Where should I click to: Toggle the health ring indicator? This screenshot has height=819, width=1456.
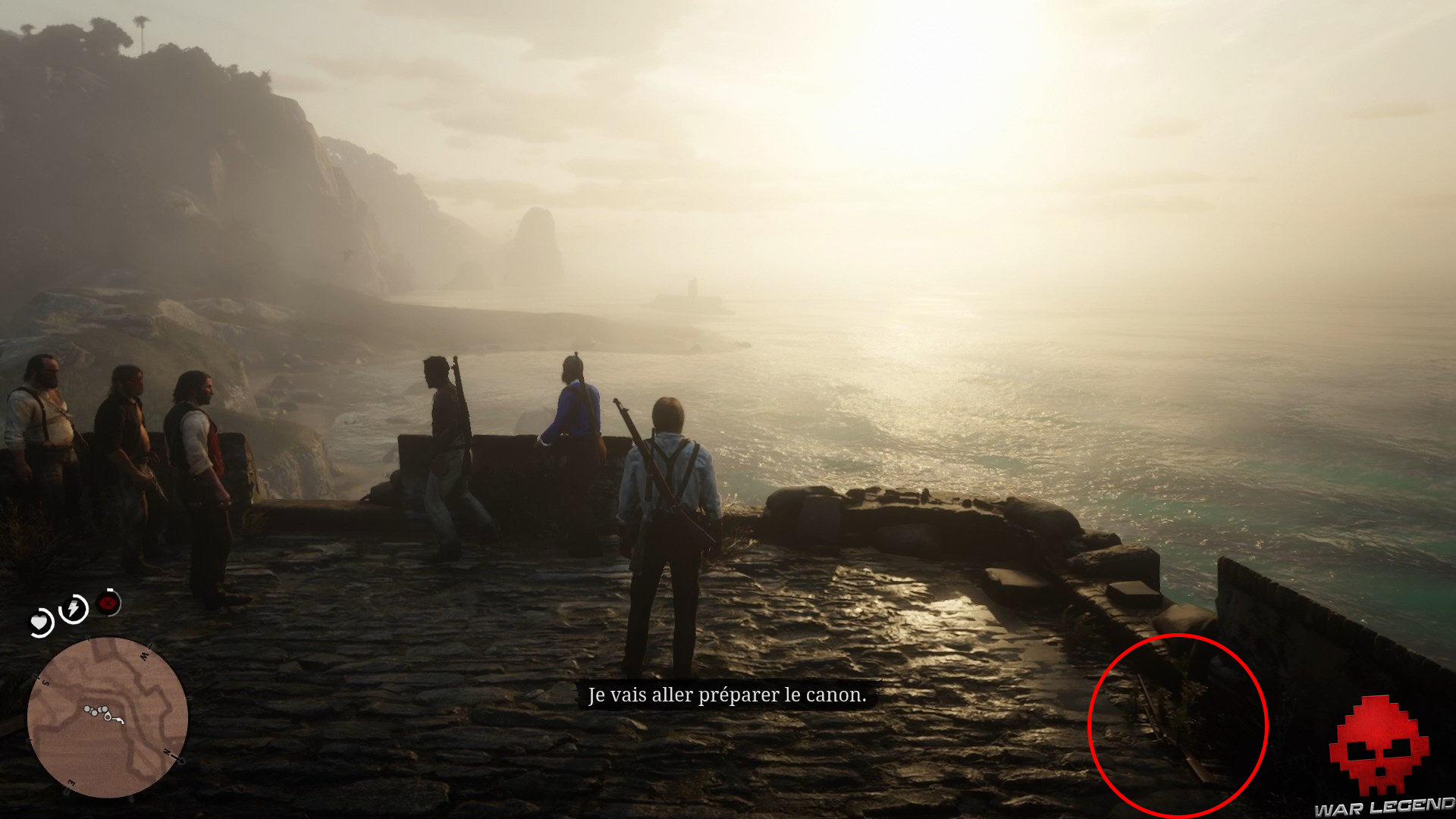pyautogui.click(x=51, y=614)
